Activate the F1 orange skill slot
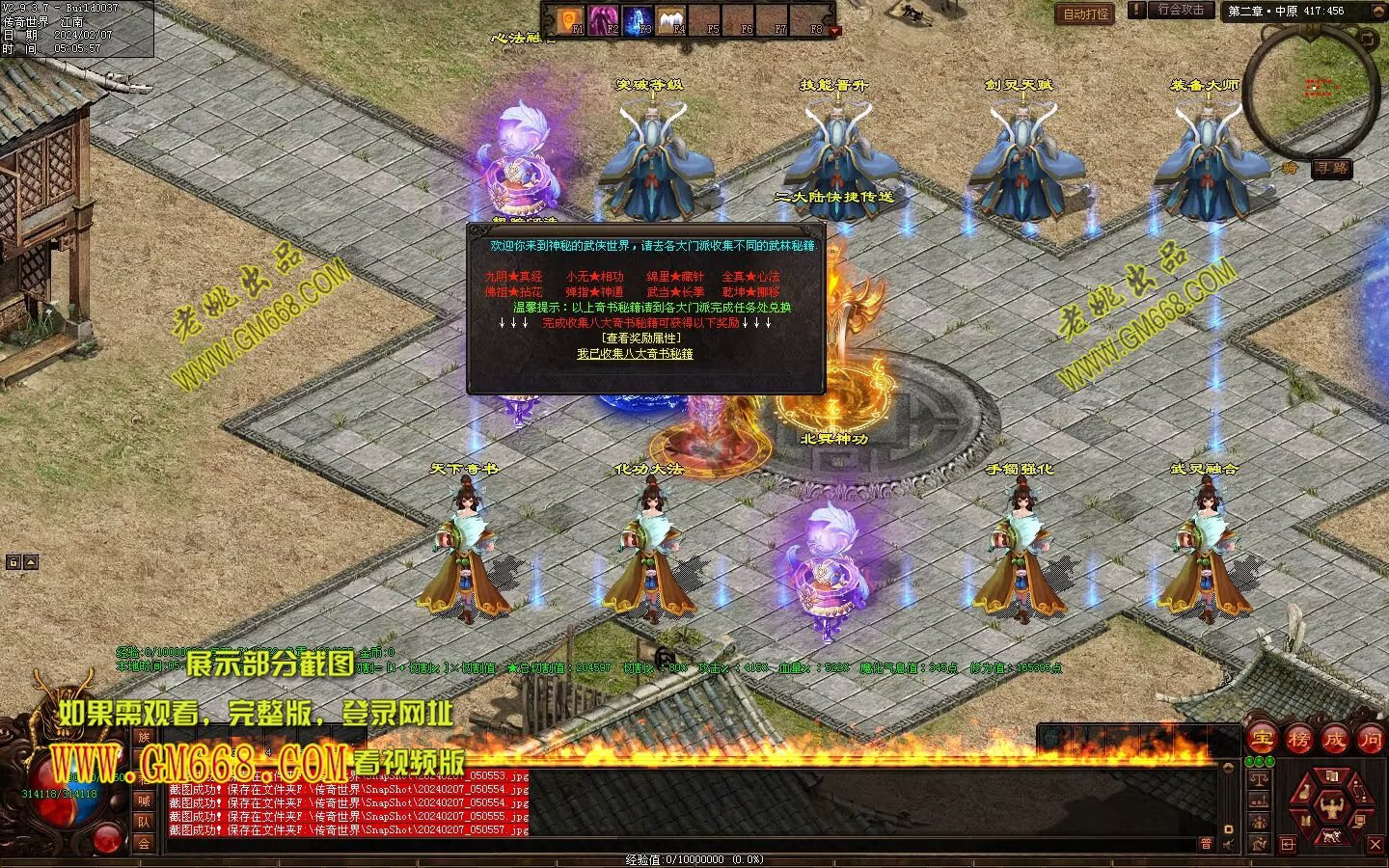This screenshot has width=1389, height=868. (572, 19)
